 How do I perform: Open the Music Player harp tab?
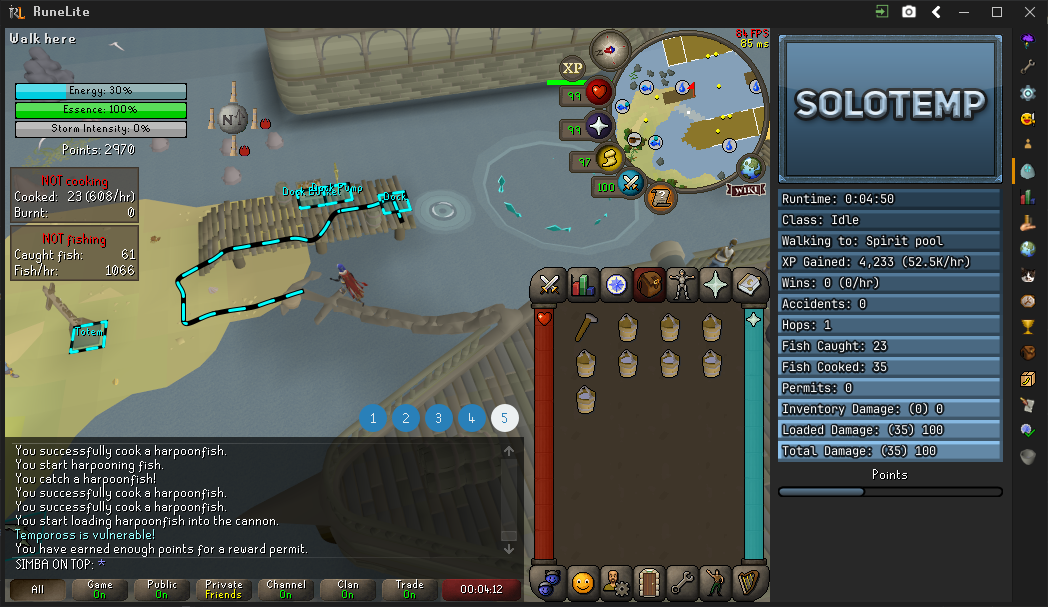[x=749, y=580]
